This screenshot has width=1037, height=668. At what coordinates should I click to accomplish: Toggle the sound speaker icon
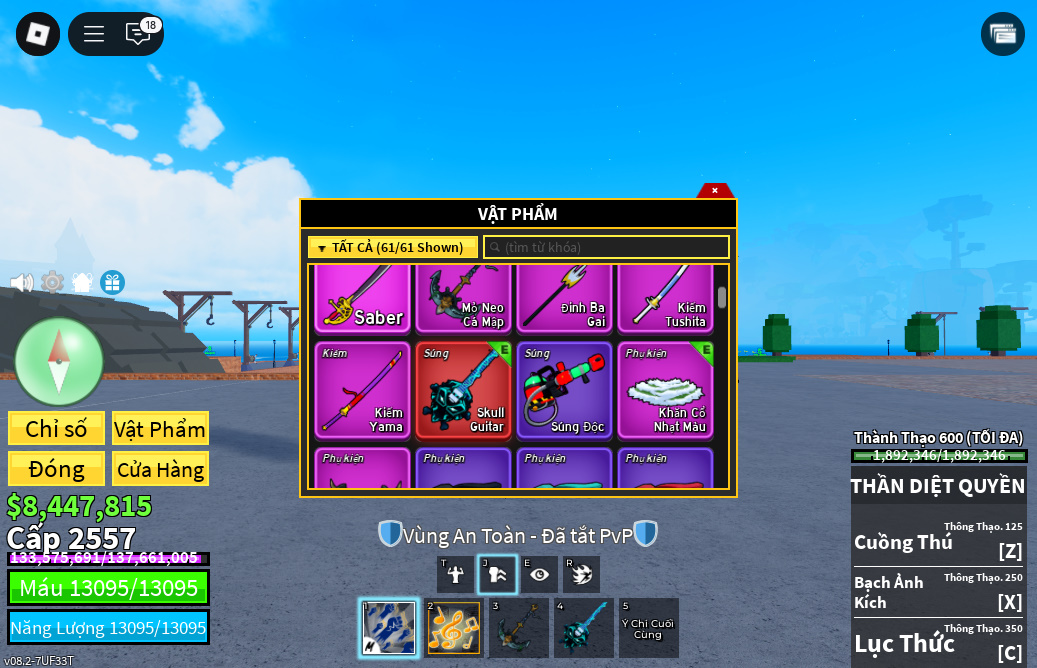click(x=22, y=283)
